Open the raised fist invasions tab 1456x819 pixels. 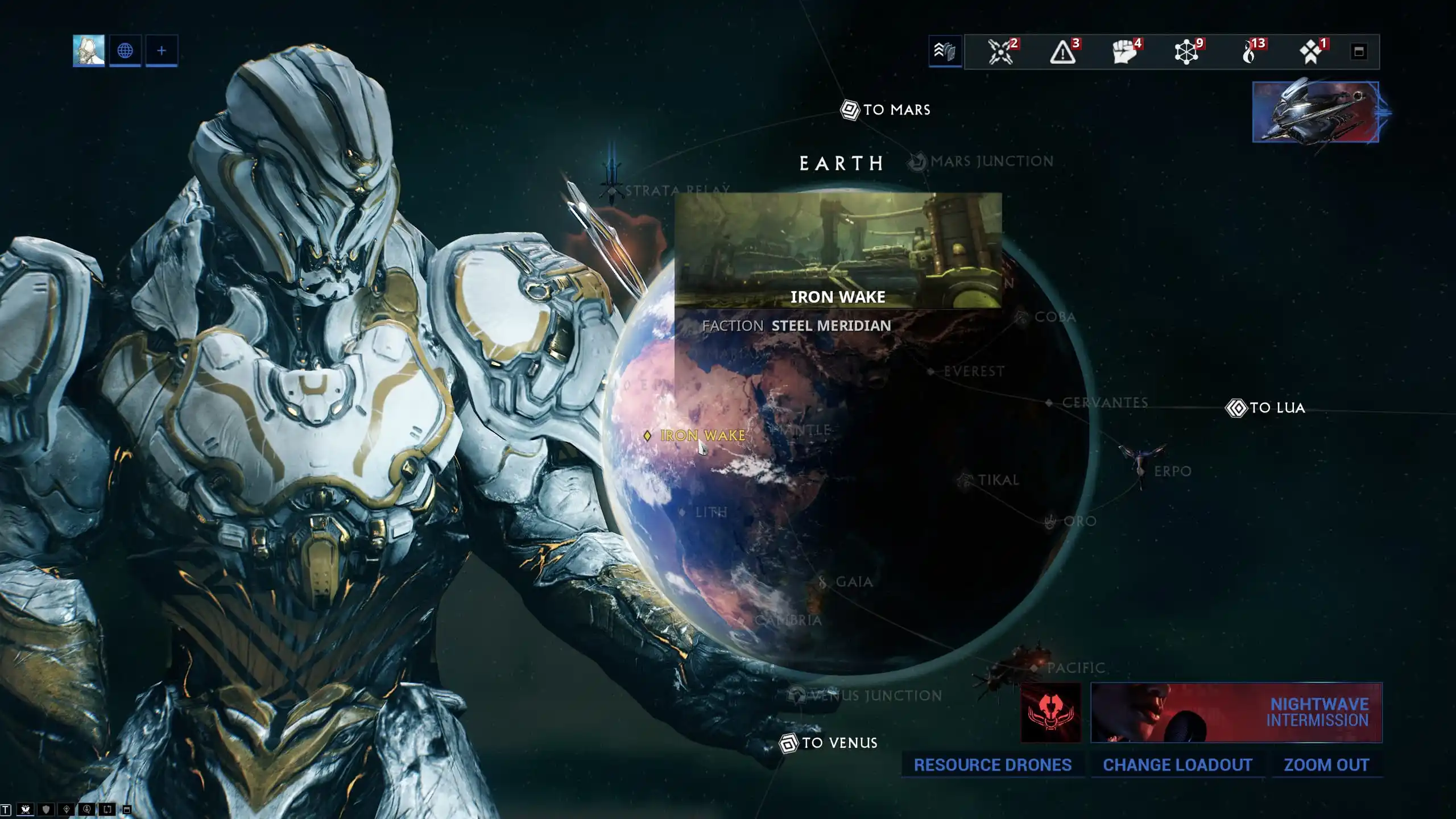(1125, 52)
